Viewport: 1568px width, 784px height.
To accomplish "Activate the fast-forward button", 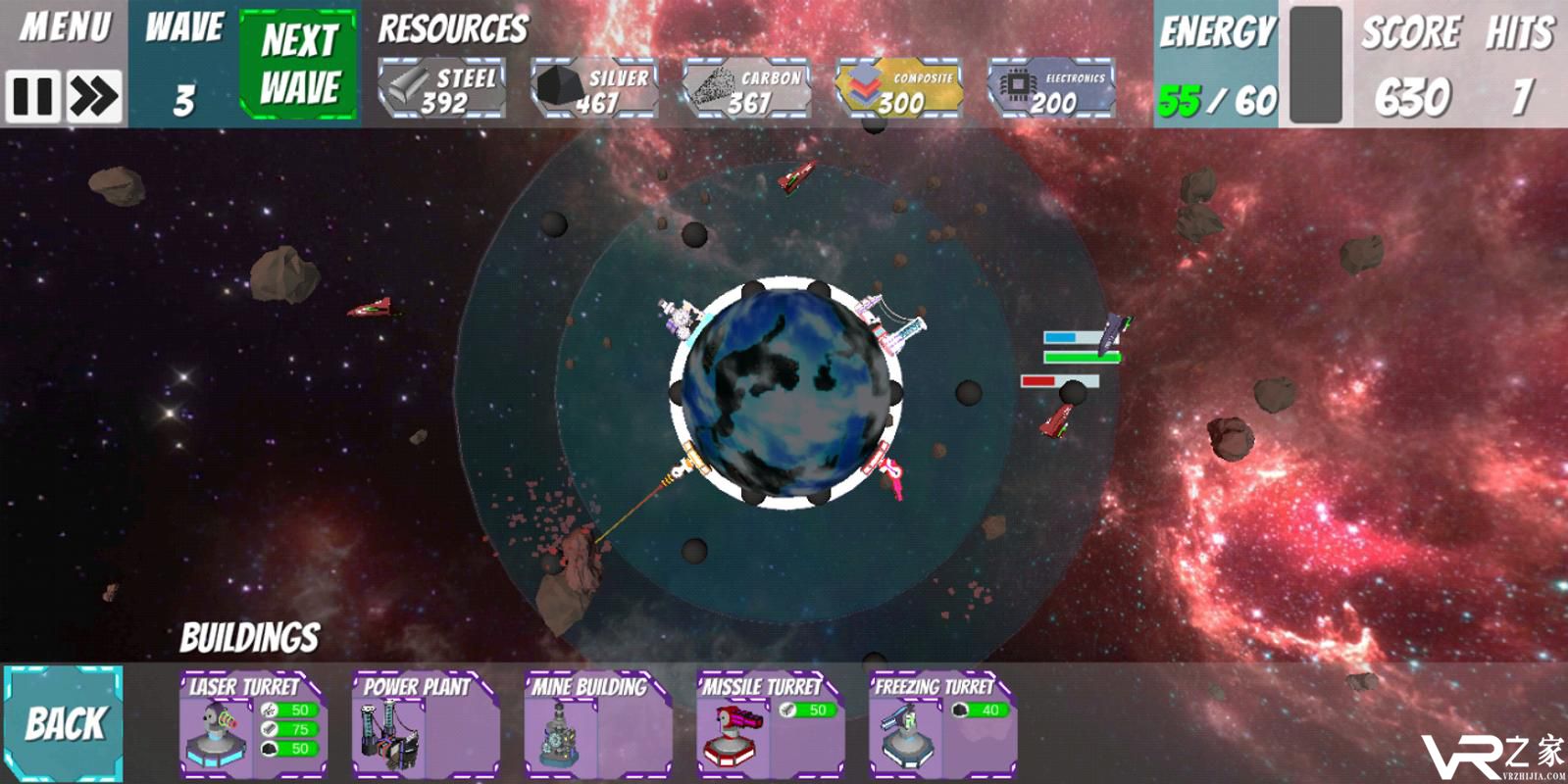I will [94, 96].
